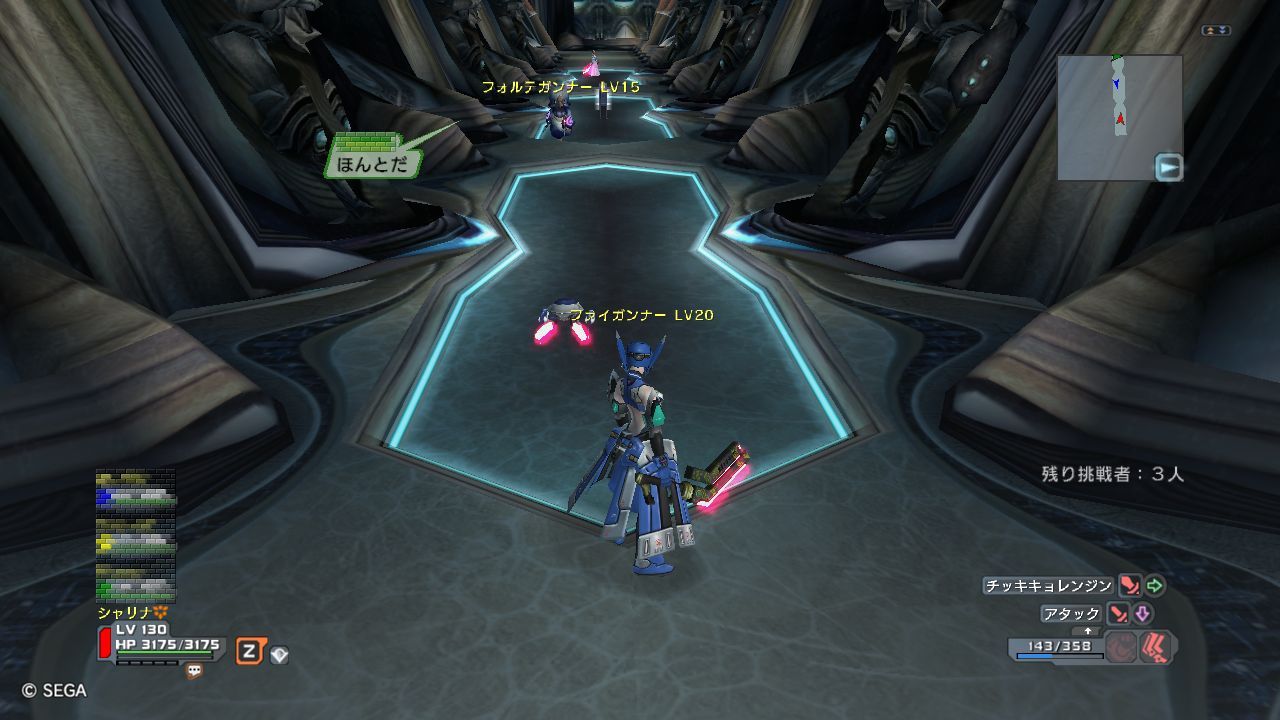Toggle the up/down arrows indicator above minimap

click(x=1216, y=31)
